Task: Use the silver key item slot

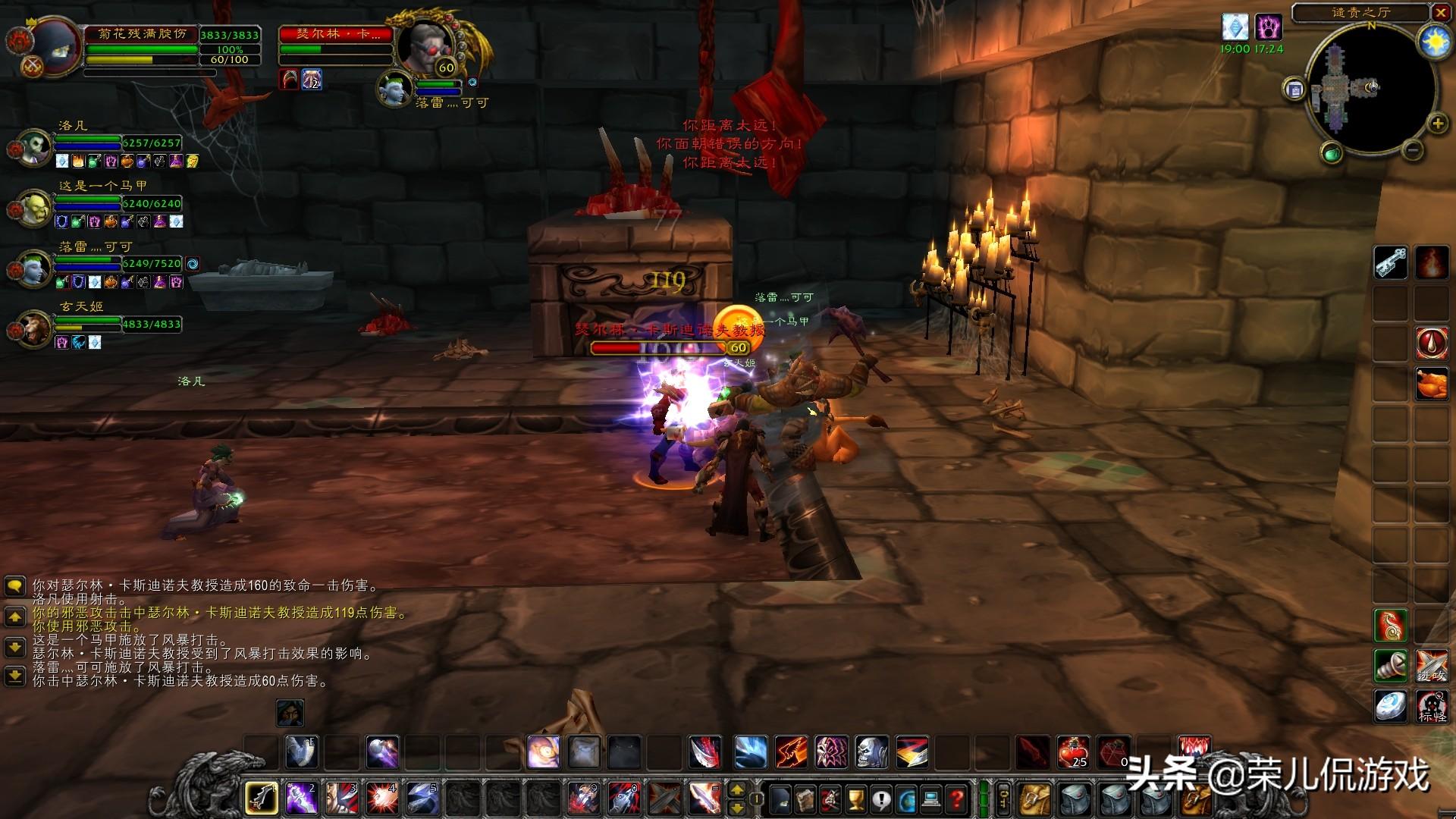Action: coord(1391,263)
